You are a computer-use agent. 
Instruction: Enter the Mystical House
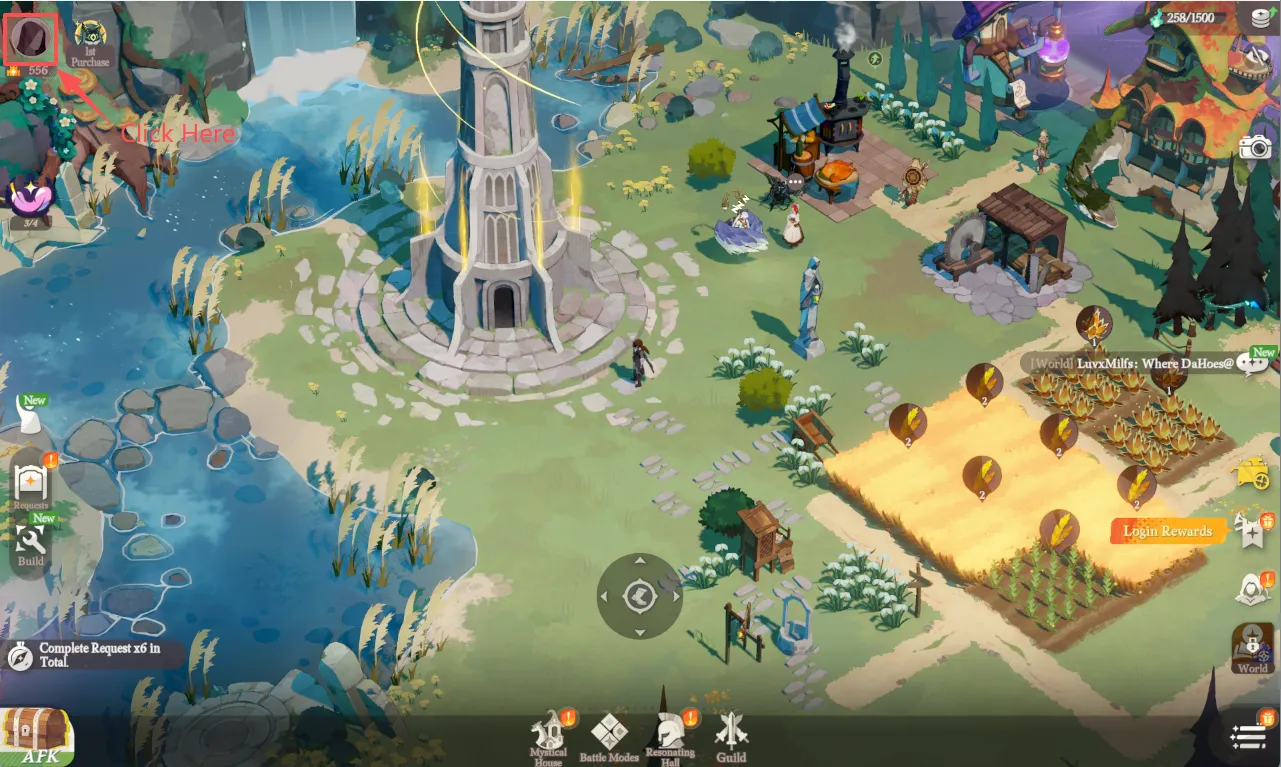tap(548, 738)
